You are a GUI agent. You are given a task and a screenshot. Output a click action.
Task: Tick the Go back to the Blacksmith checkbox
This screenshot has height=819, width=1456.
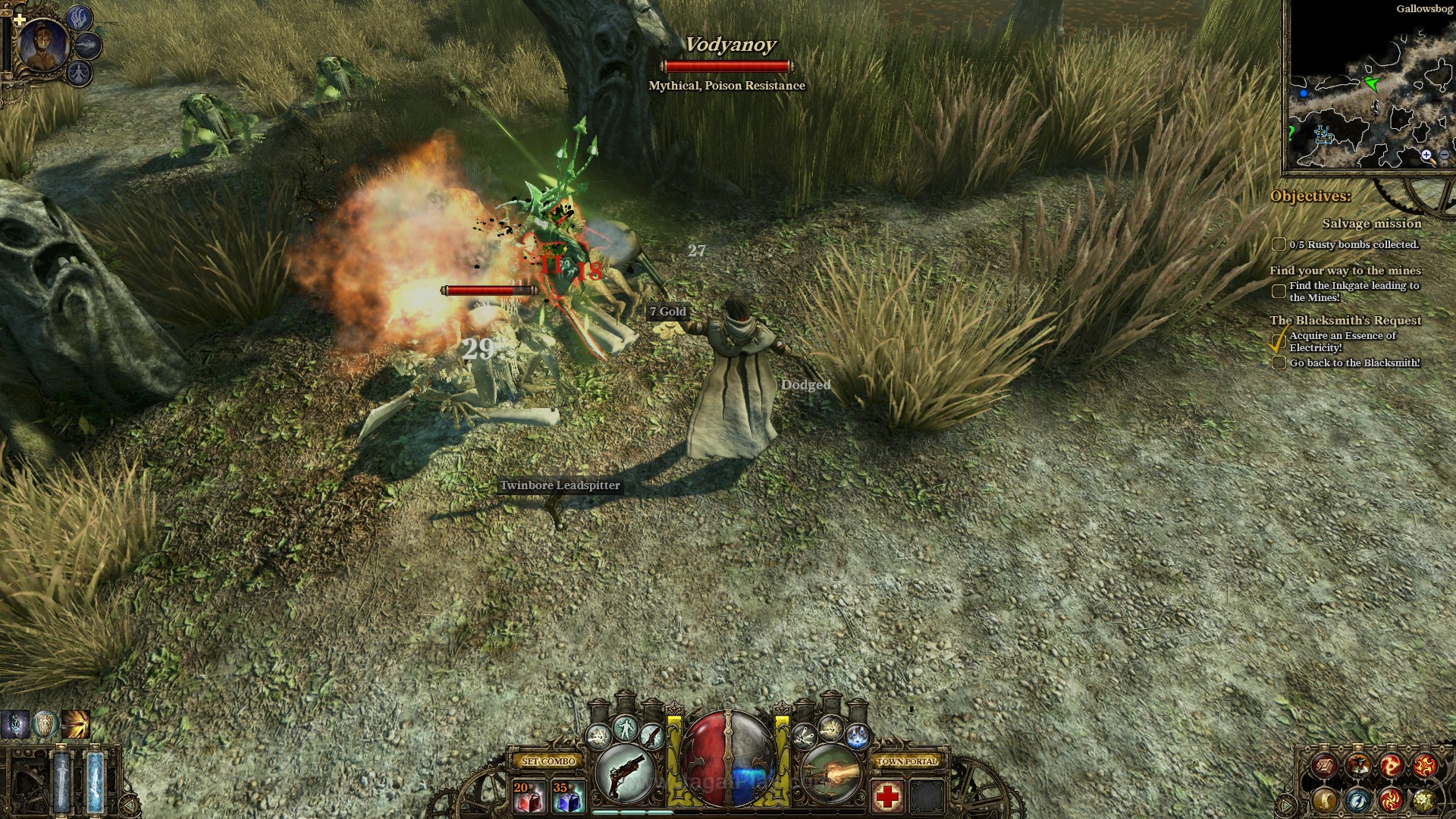point(1279,363)
